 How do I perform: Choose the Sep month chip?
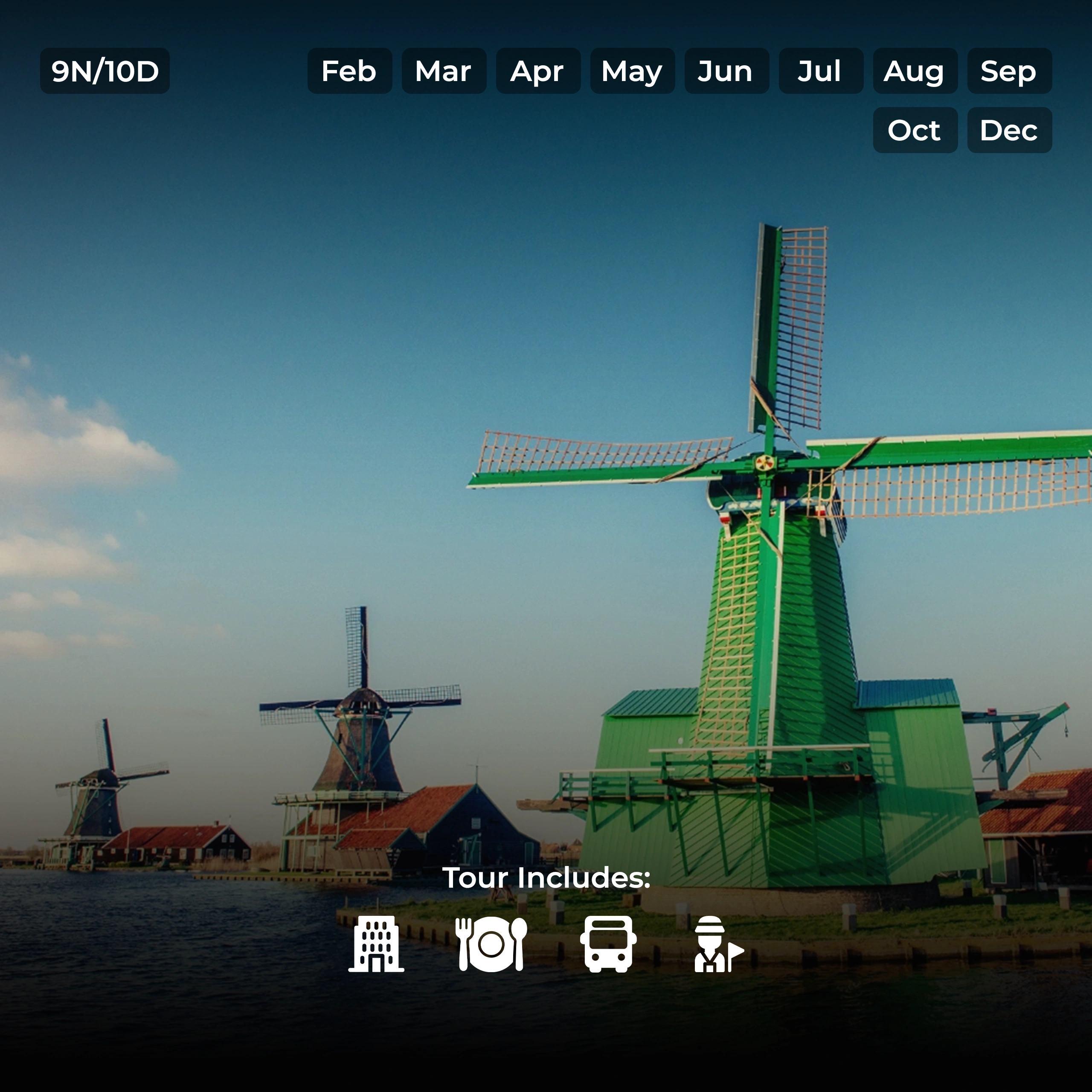[1010, 71]
